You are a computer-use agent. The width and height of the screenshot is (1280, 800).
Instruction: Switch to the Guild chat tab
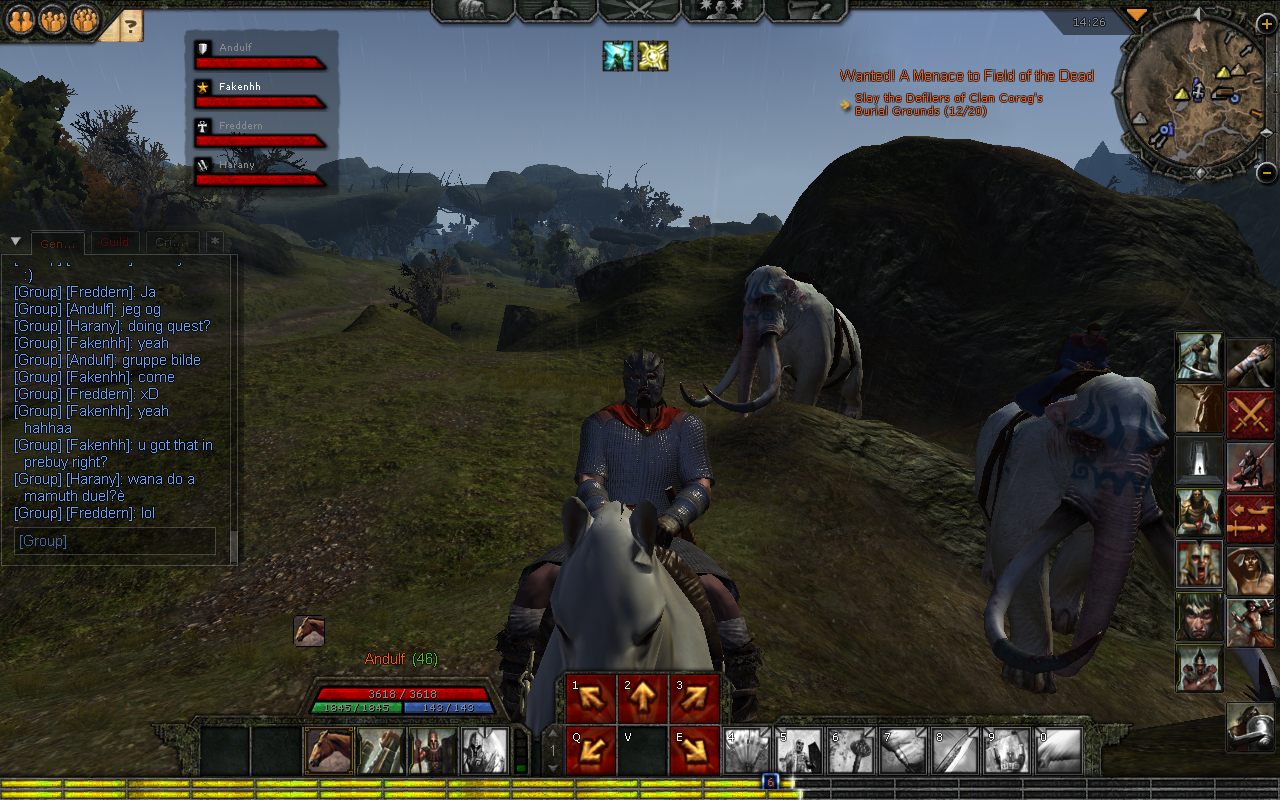coord(114,243)
